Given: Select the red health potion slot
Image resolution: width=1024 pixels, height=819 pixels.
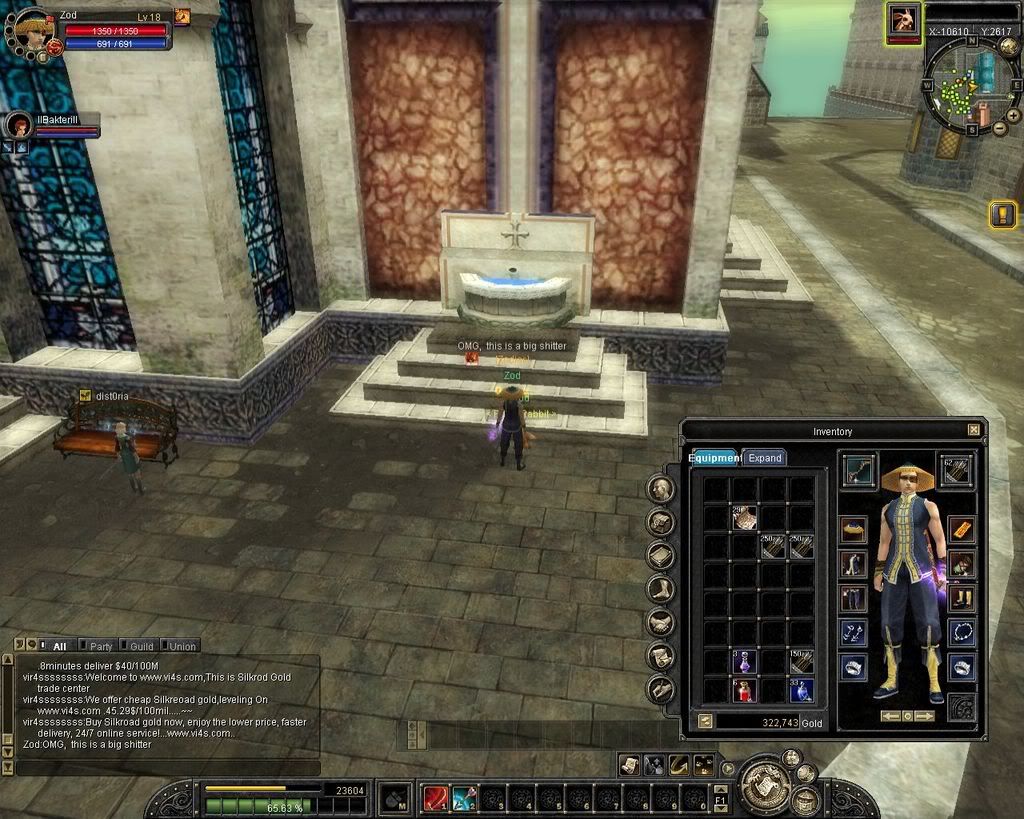Looking at the screenshot, I should click(x=744, y=690).
